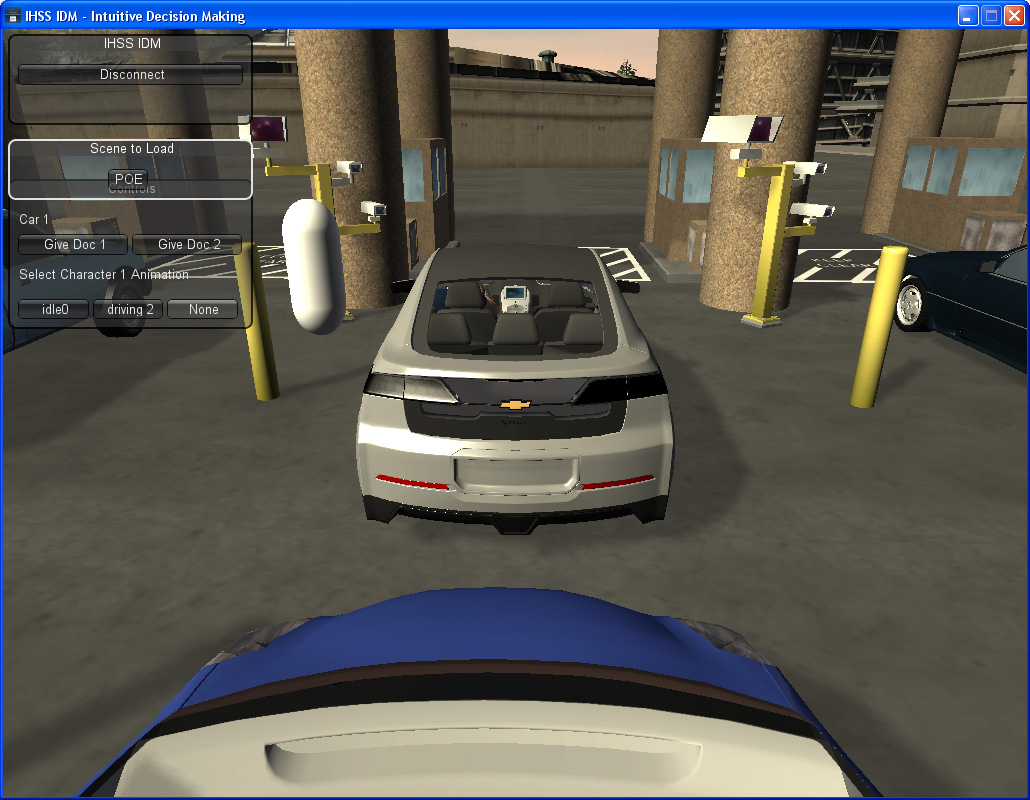Minimize the application window

point(968,15)
